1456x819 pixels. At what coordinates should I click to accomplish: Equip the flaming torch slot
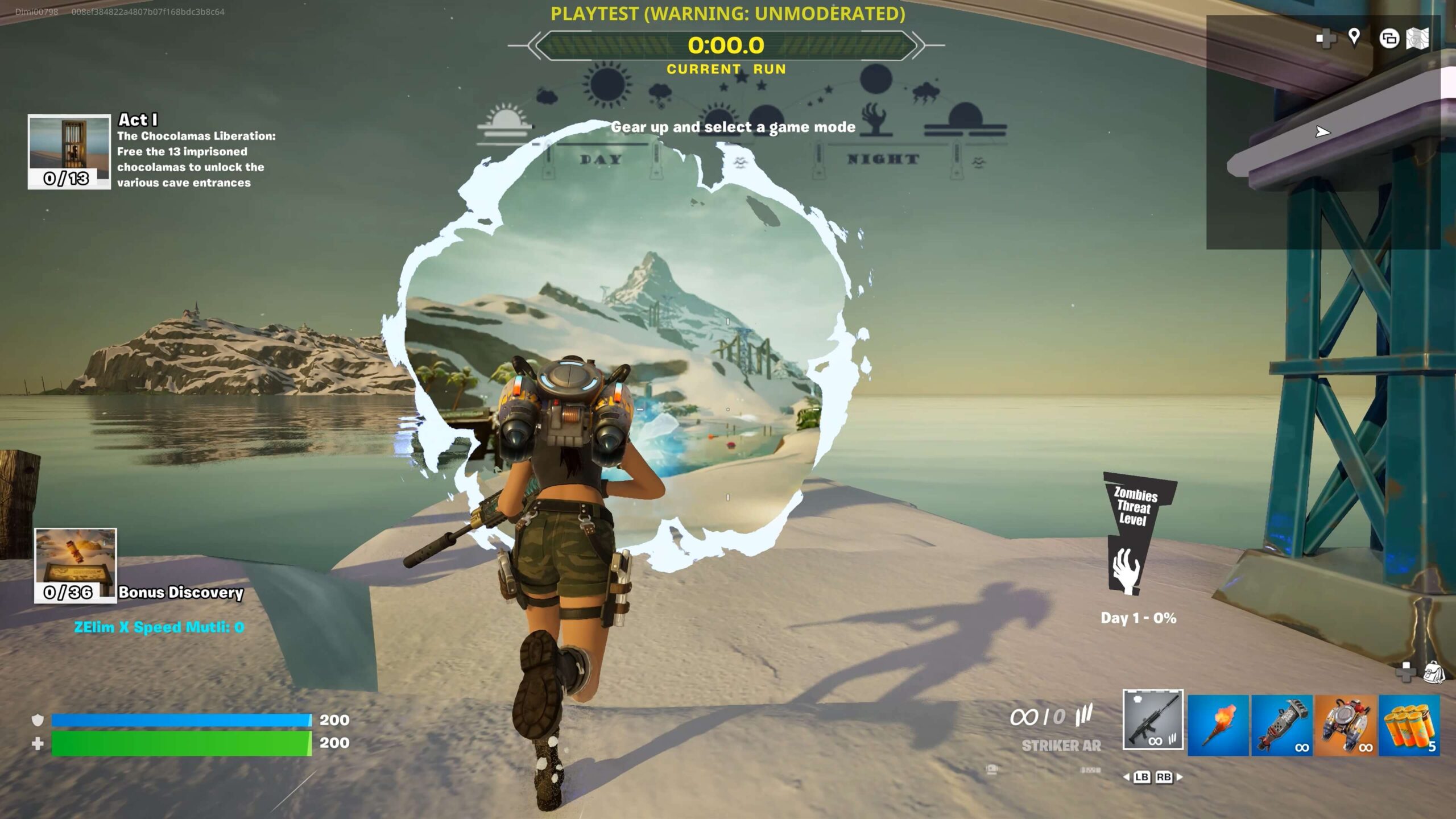(x=1218, y=725)
